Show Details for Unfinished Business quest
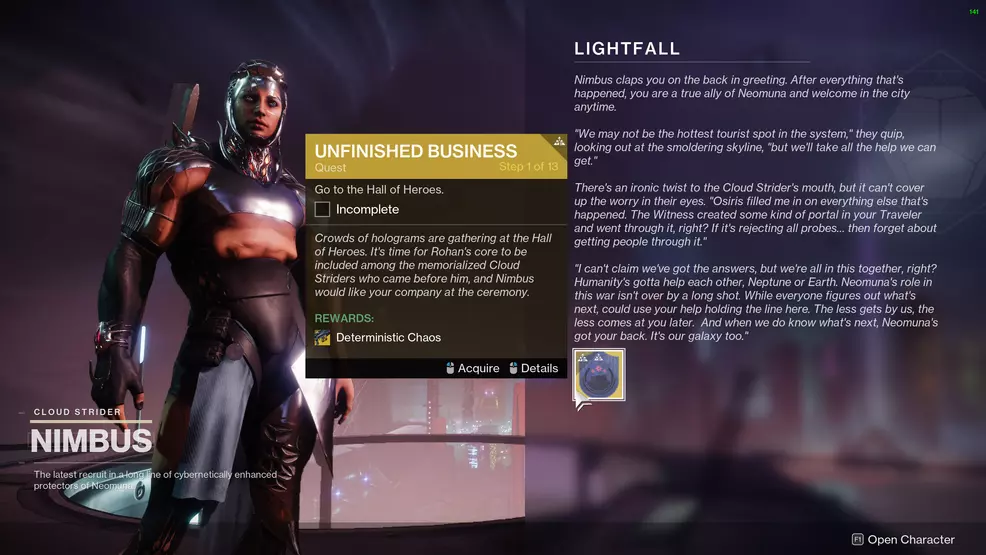The image size is (986, 555). (x=533, y=368)
